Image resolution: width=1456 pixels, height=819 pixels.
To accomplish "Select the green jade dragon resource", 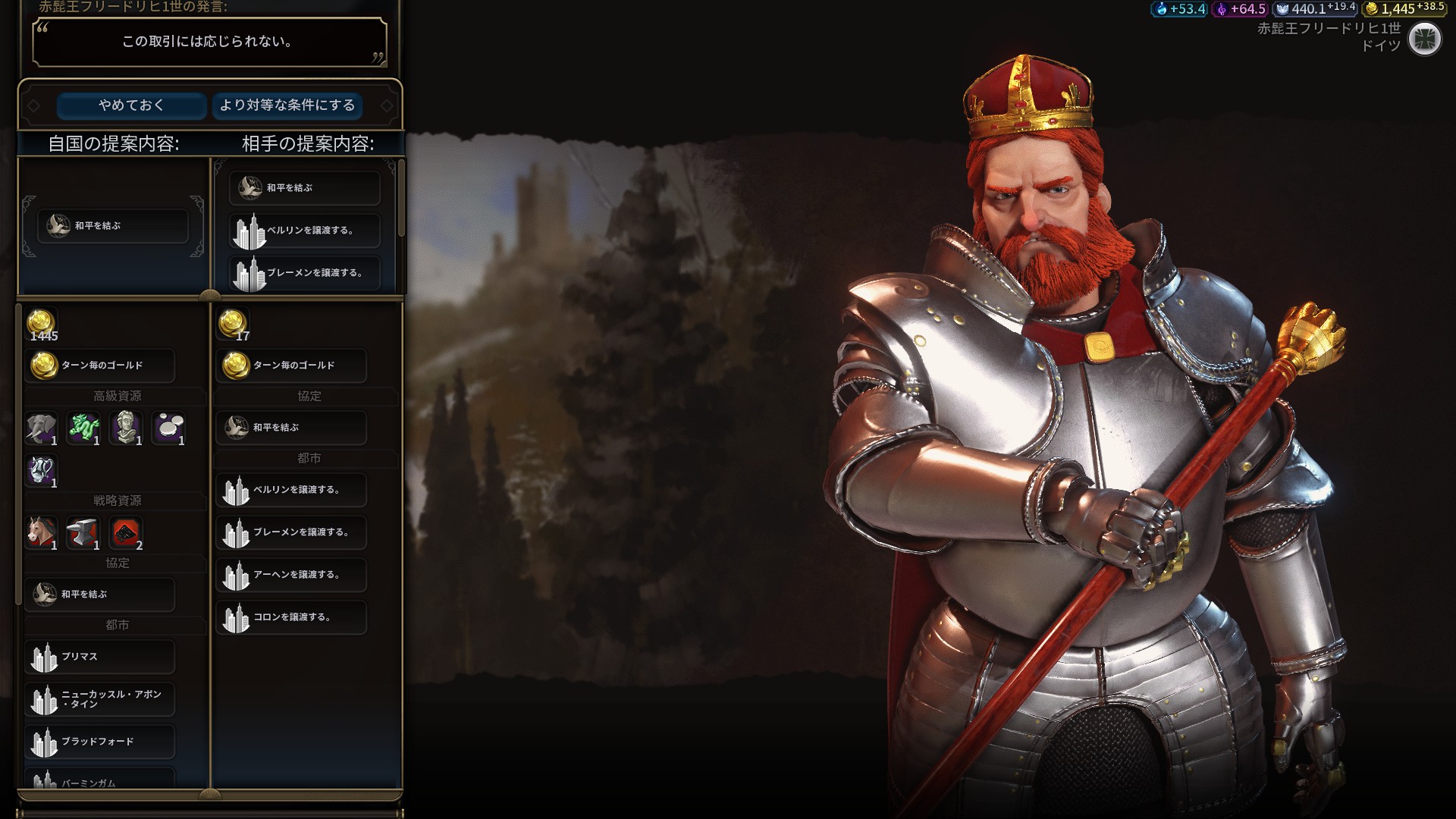I will click(x=83, y=428).
